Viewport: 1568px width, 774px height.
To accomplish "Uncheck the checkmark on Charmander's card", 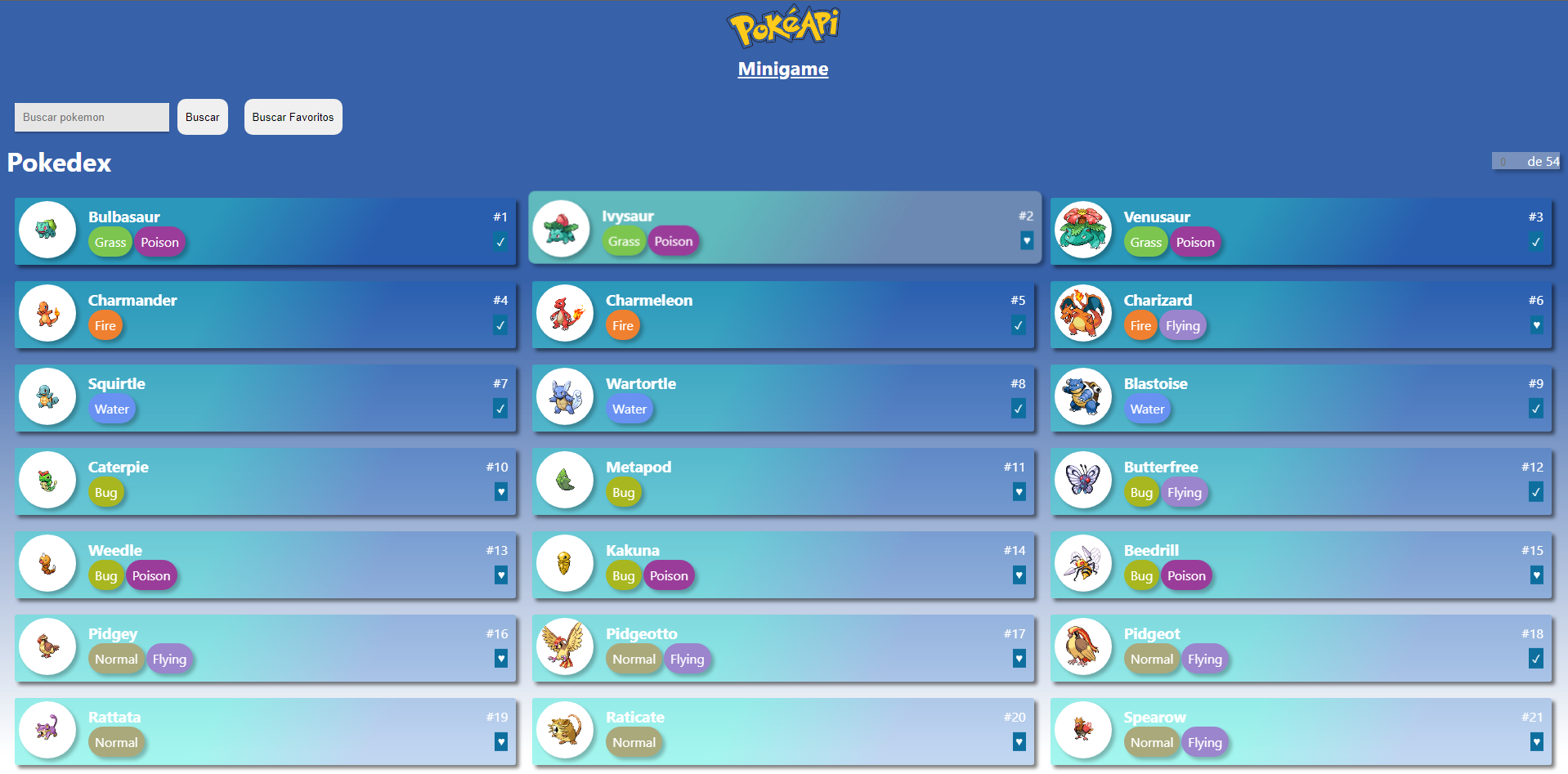I will [500, 325].
